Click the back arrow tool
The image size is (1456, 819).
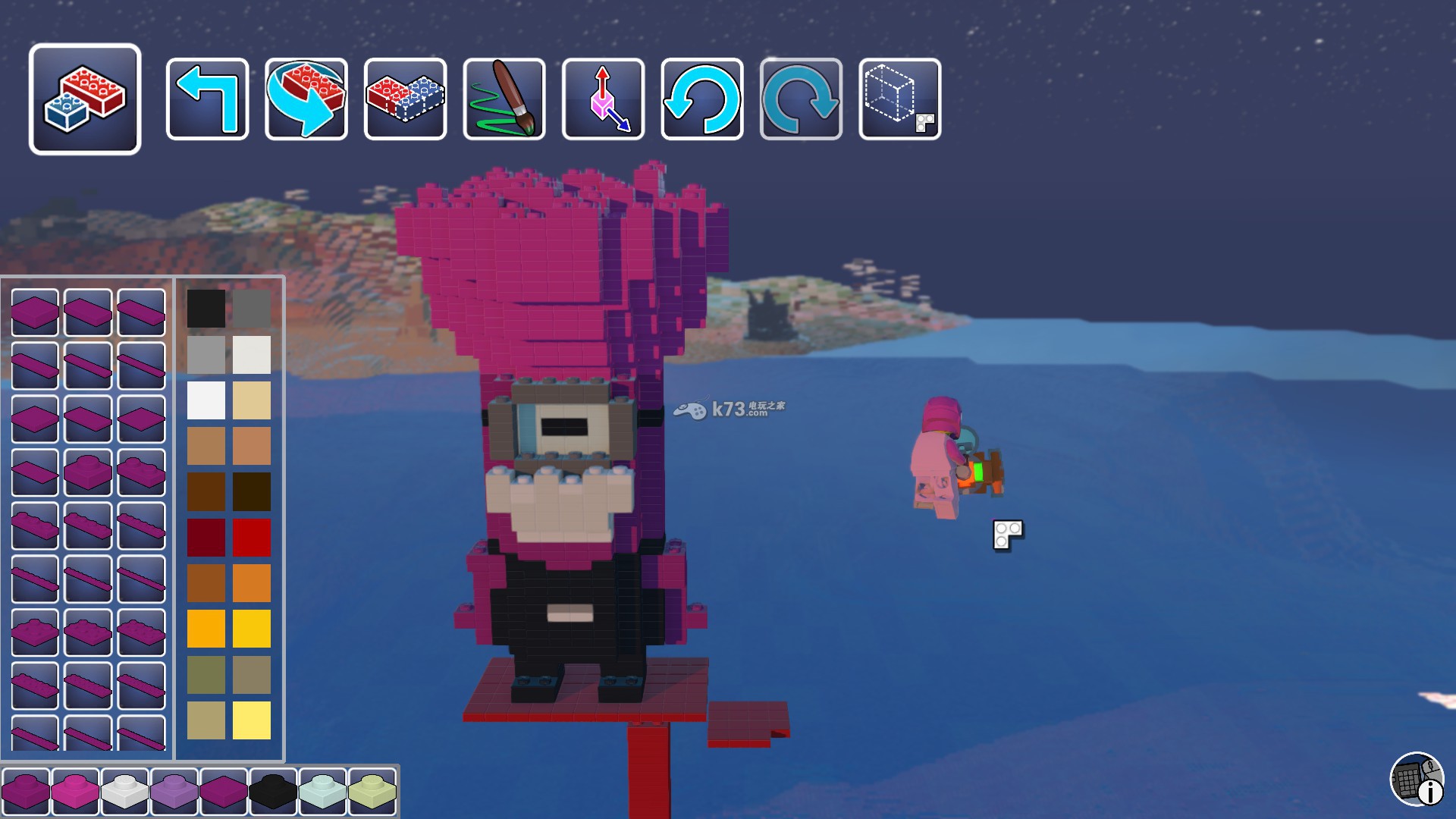pyautogui.click(x=207, y=99)
